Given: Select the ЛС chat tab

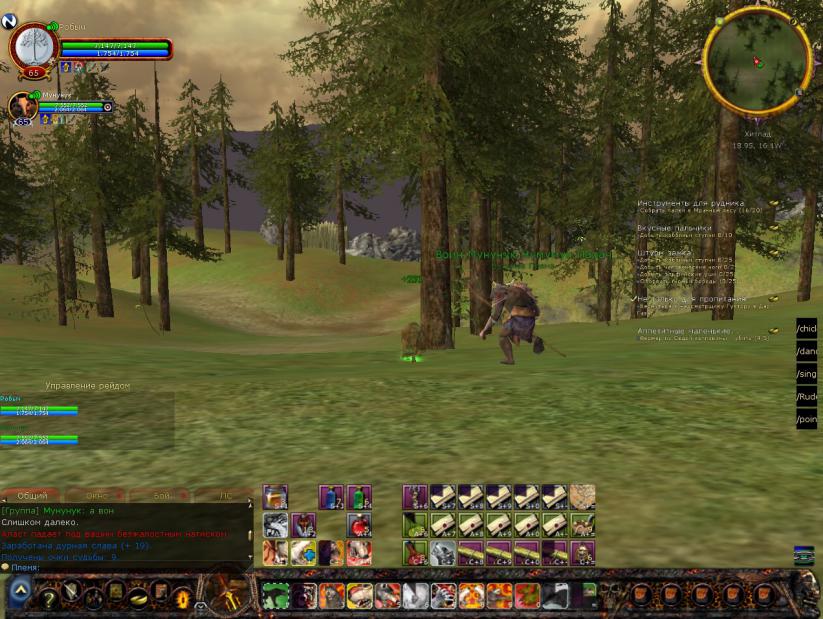Looking at the screenshot, I should tap(225, 496).
